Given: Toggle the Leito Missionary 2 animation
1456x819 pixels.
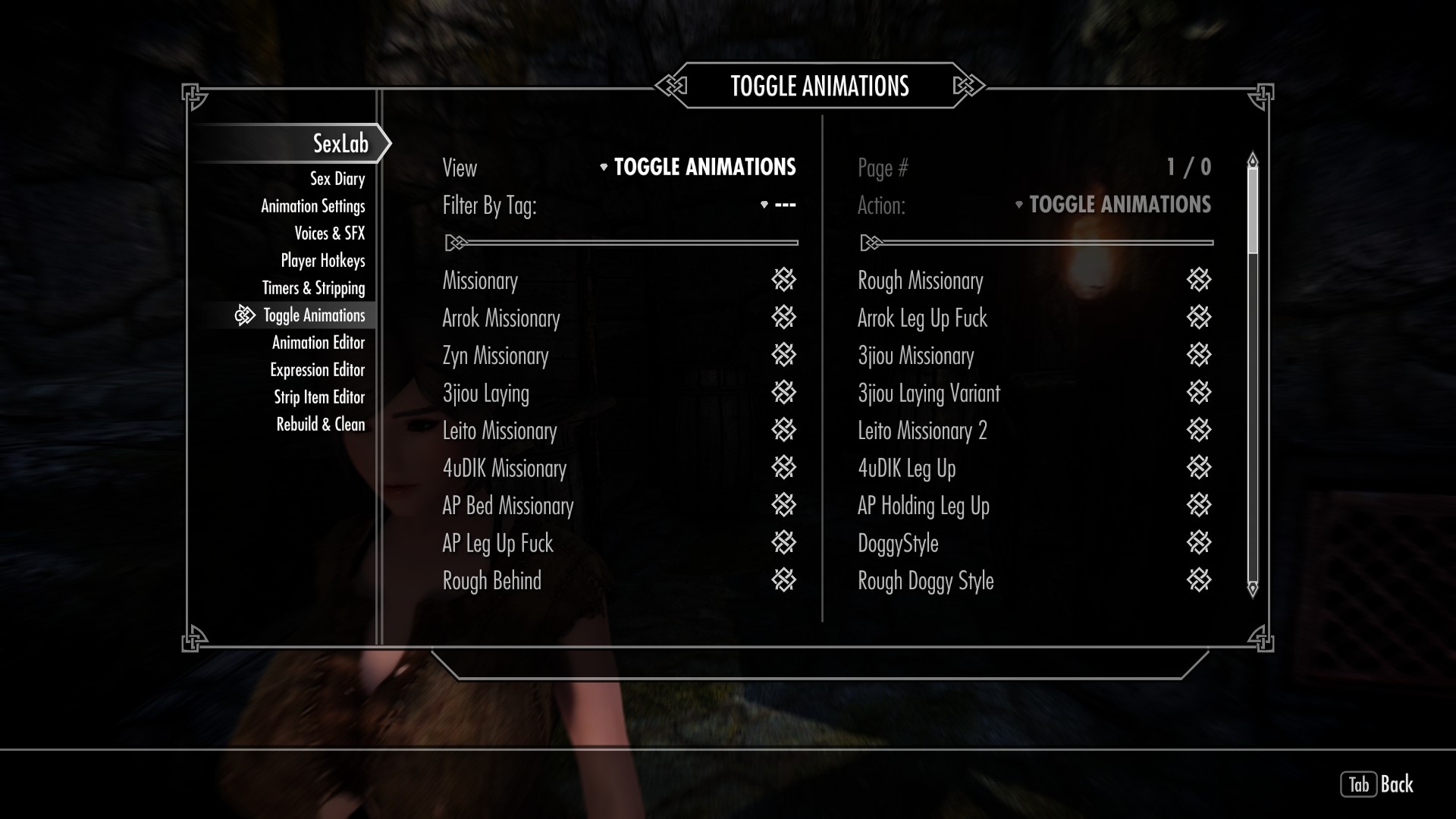Looking at the screenshot, I should 1198,430.
